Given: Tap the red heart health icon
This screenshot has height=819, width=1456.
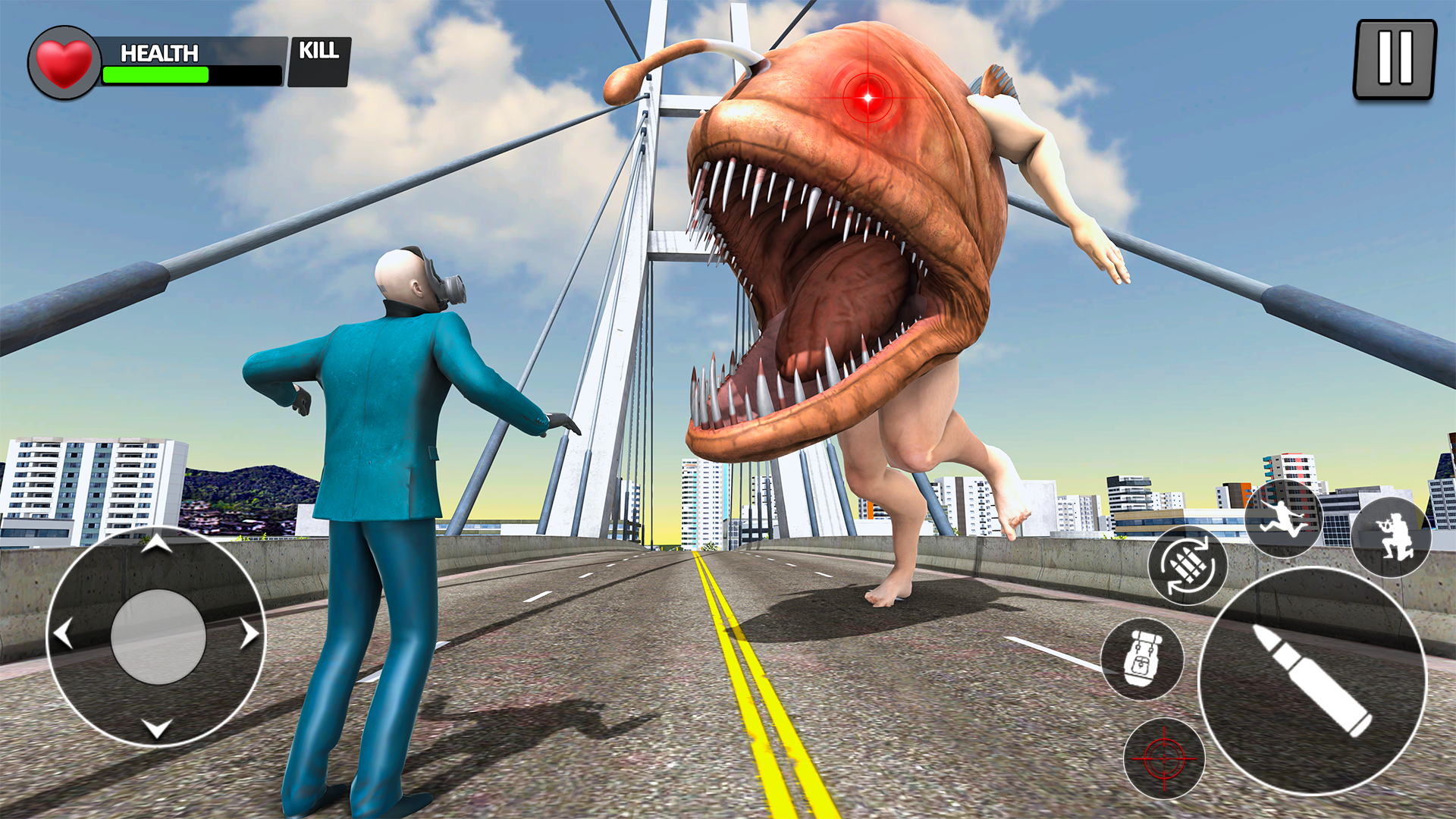Looking at the screenshot, I should pyautogui.click(x=64, y=61).
